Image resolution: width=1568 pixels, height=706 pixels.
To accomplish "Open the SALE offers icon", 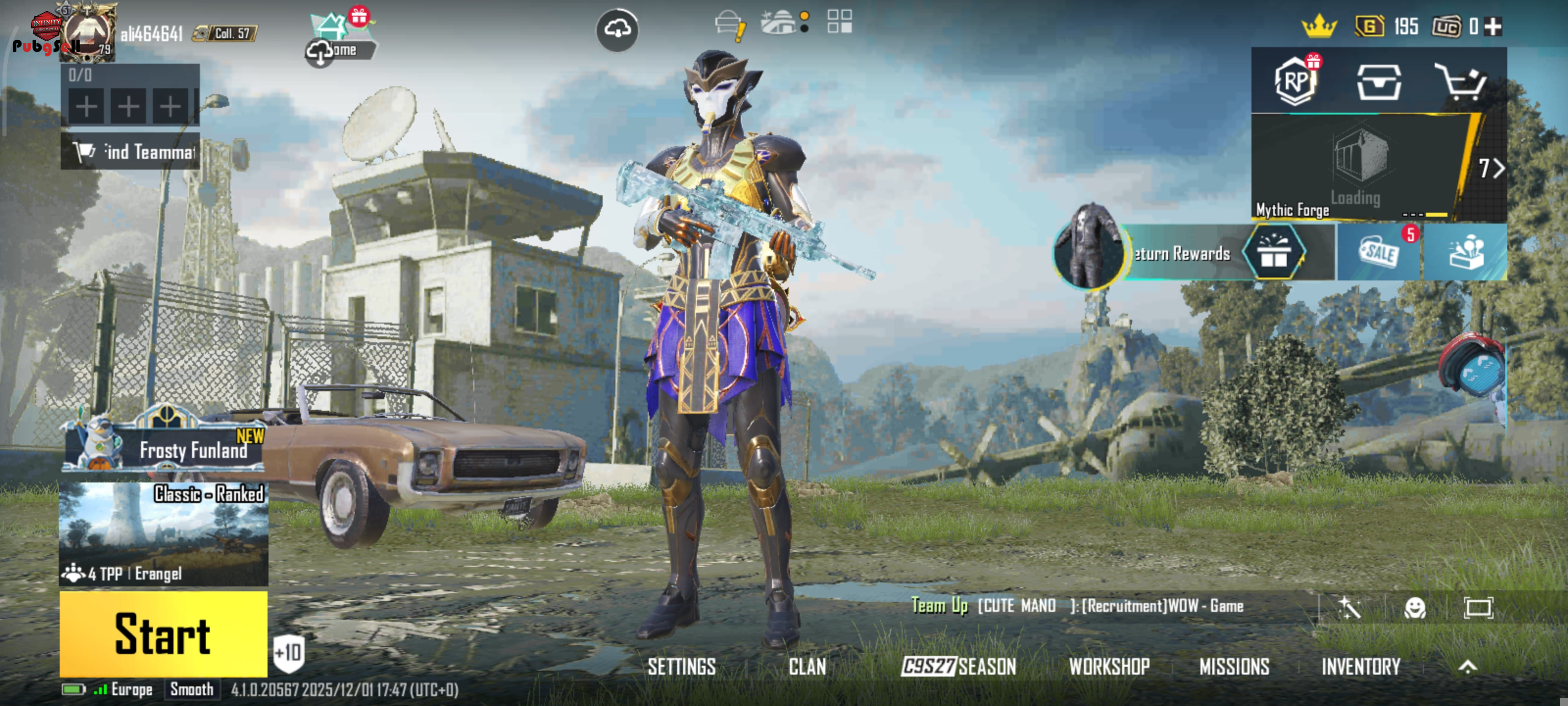I will click(1379, 252).
